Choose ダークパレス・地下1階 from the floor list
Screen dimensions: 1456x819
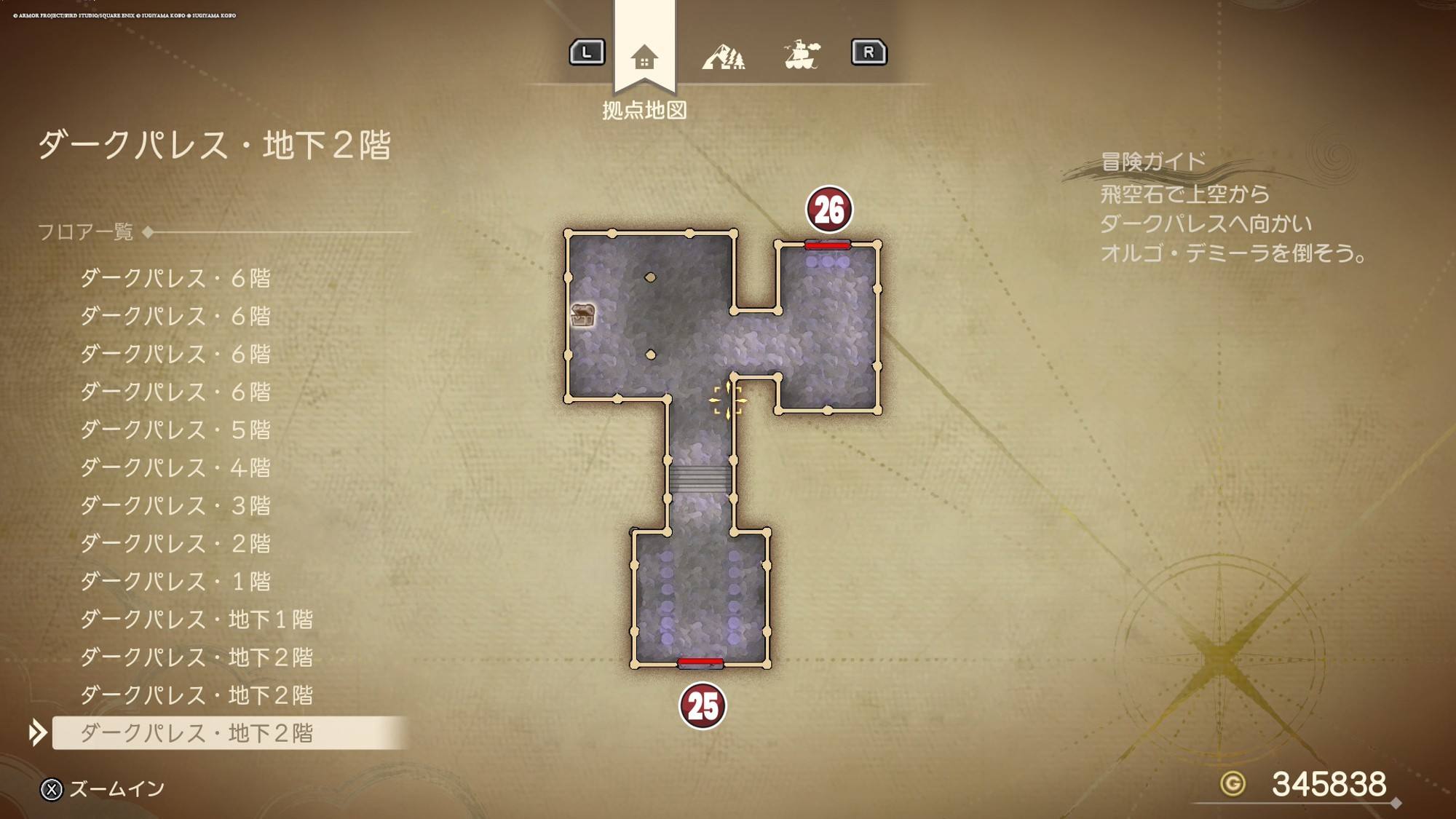tap(196, 619)
